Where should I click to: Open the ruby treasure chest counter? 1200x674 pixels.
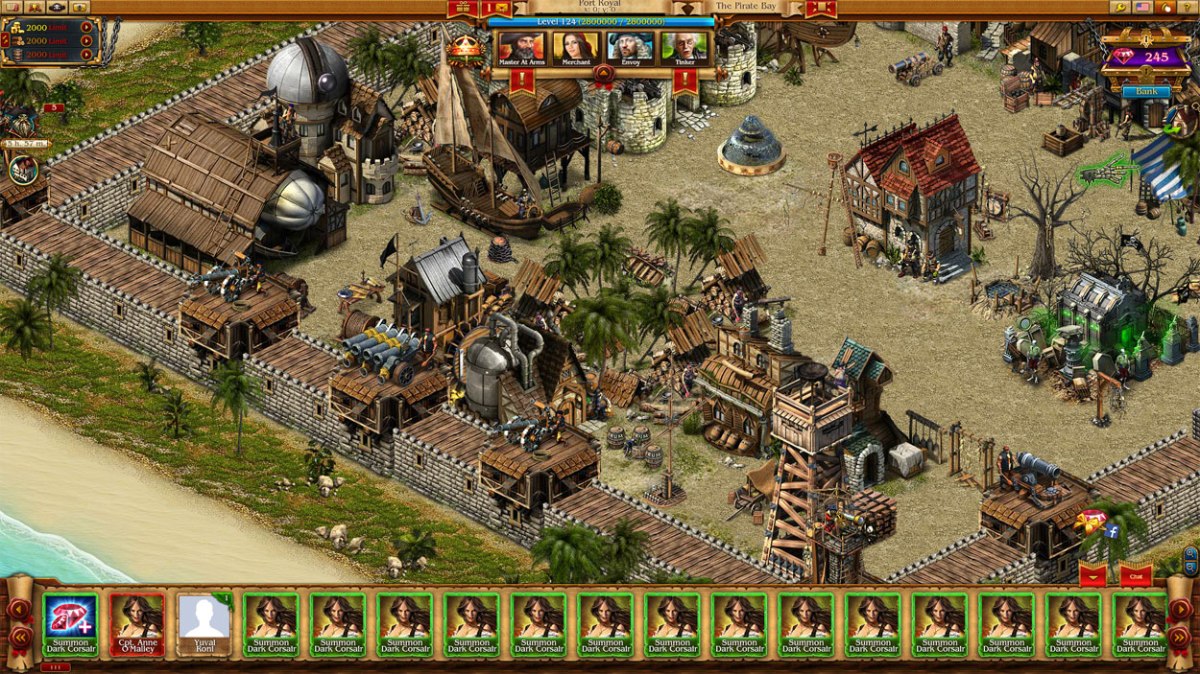(x=1145, y=55)
